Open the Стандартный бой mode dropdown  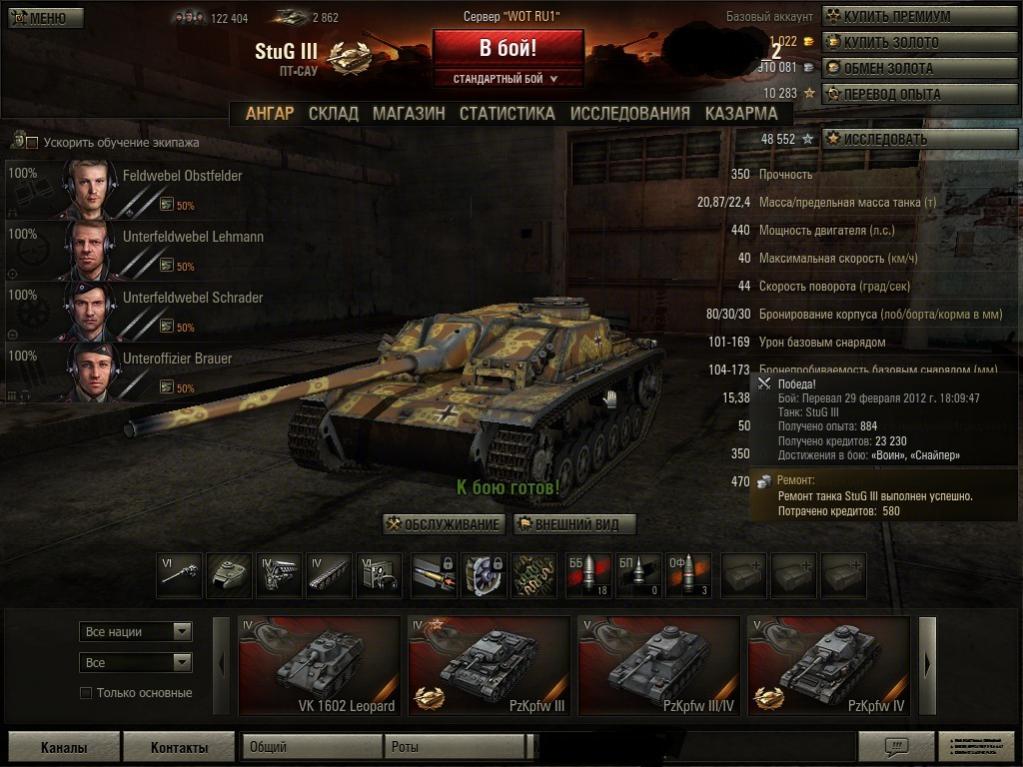pos(507,78)
